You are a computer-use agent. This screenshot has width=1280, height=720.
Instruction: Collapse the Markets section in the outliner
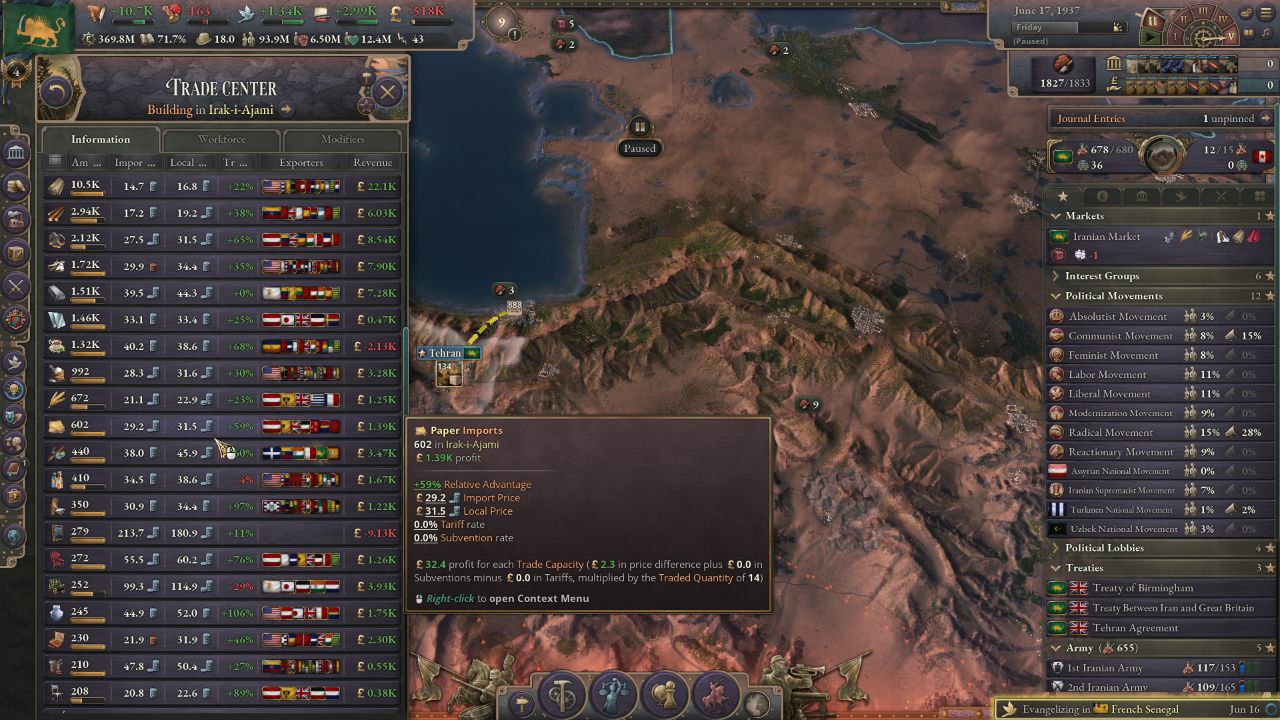click(x=1055, y=216)
